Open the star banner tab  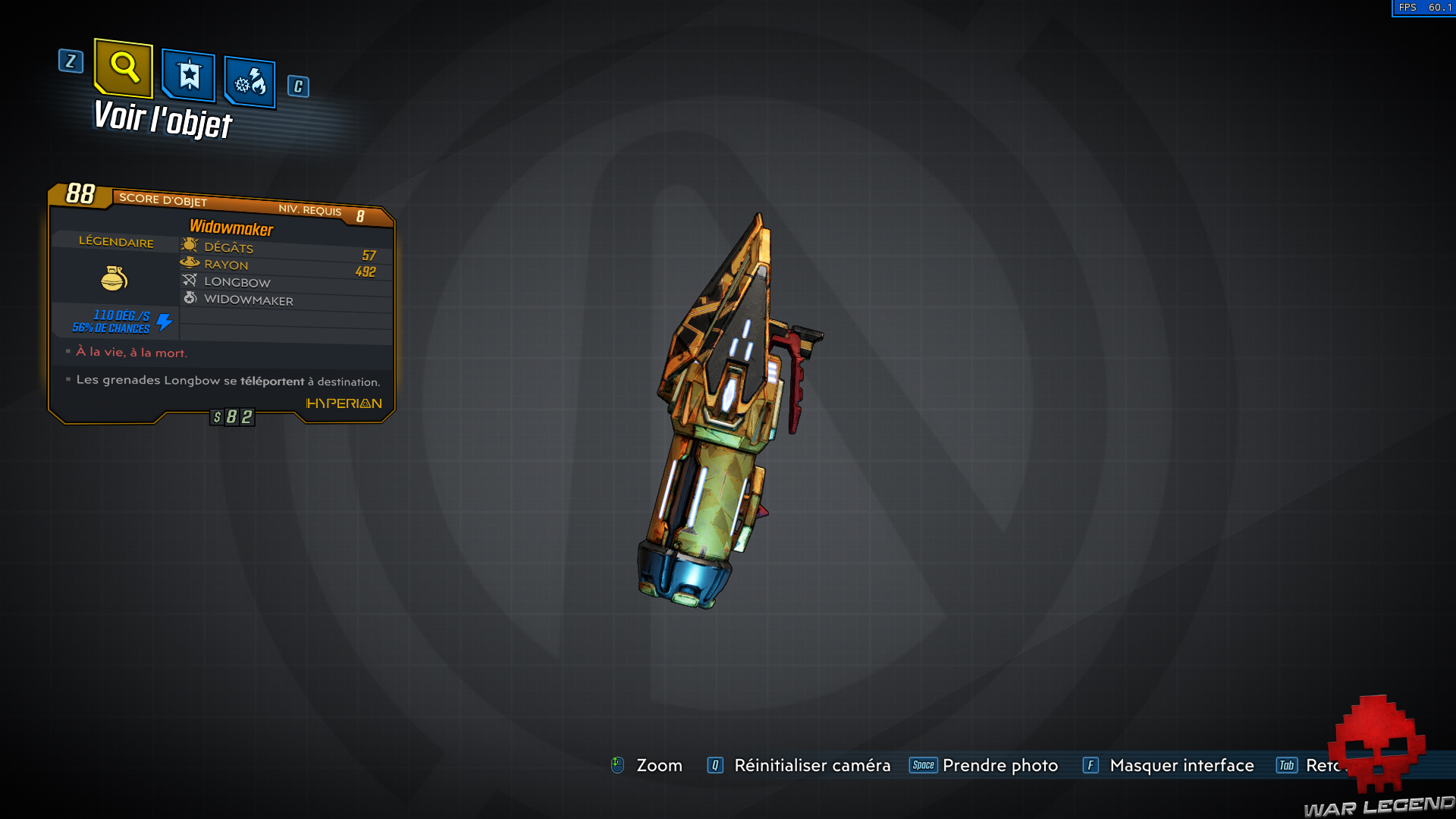tap(189, 75)
